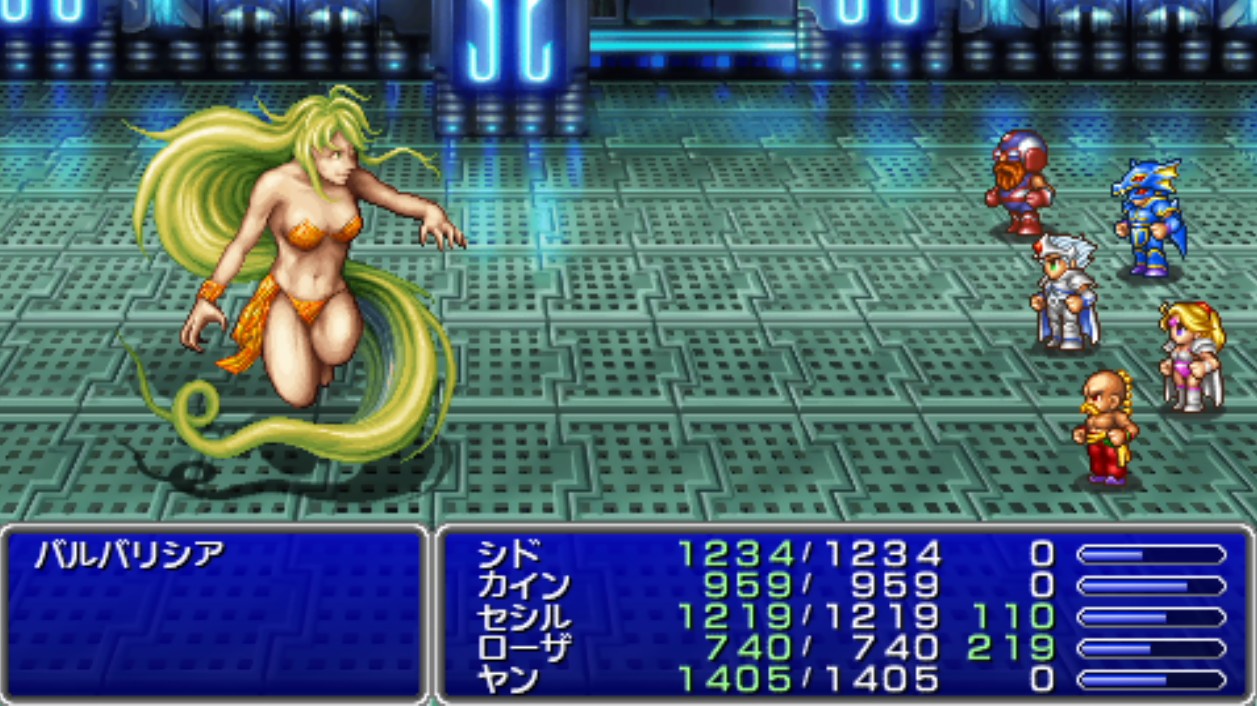Screen dimensions: 1257x706
Task: Choose シド in the party list
Action: [x=509, y=553]
